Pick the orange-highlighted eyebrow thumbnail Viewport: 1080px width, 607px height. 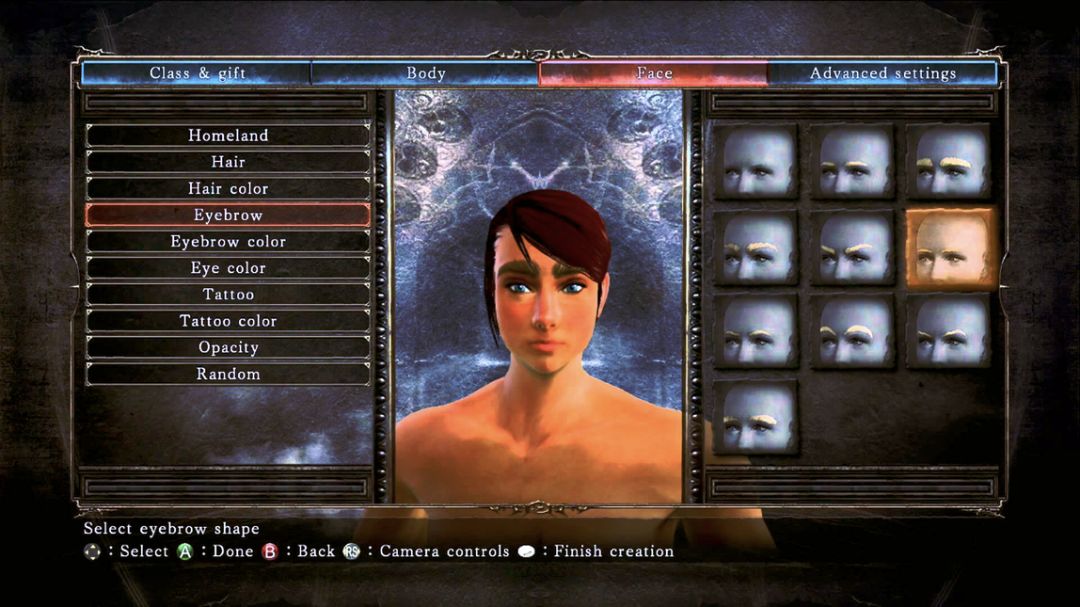951,248
